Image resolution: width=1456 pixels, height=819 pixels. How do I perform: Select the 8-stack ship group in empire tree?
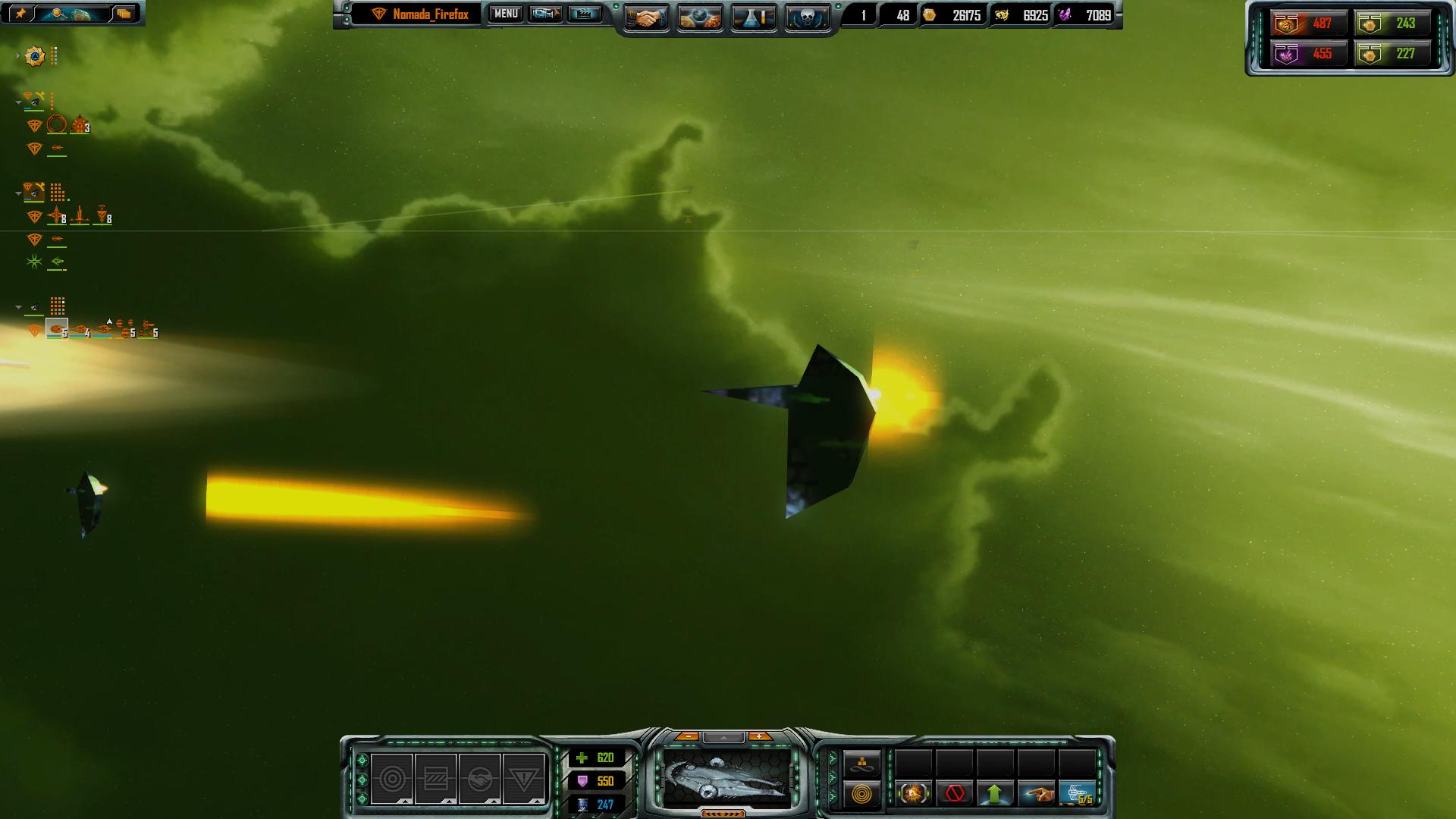(x=58, y=218)
